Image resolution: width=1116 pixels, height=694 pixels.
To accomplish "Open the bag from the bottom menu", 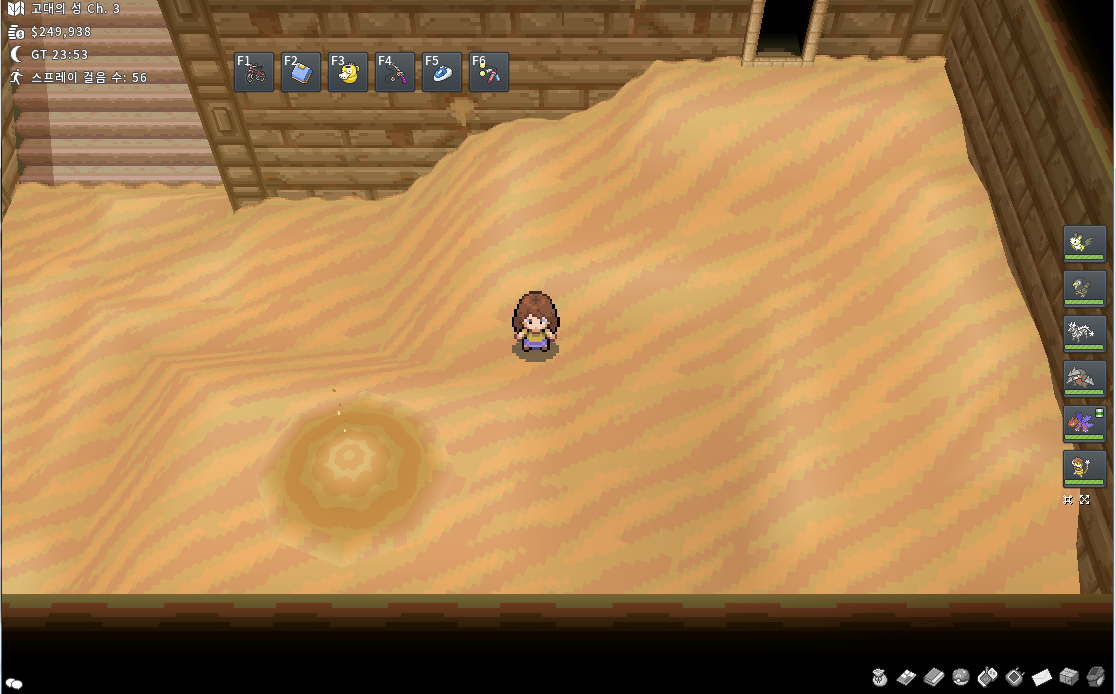I will (880, 677).
